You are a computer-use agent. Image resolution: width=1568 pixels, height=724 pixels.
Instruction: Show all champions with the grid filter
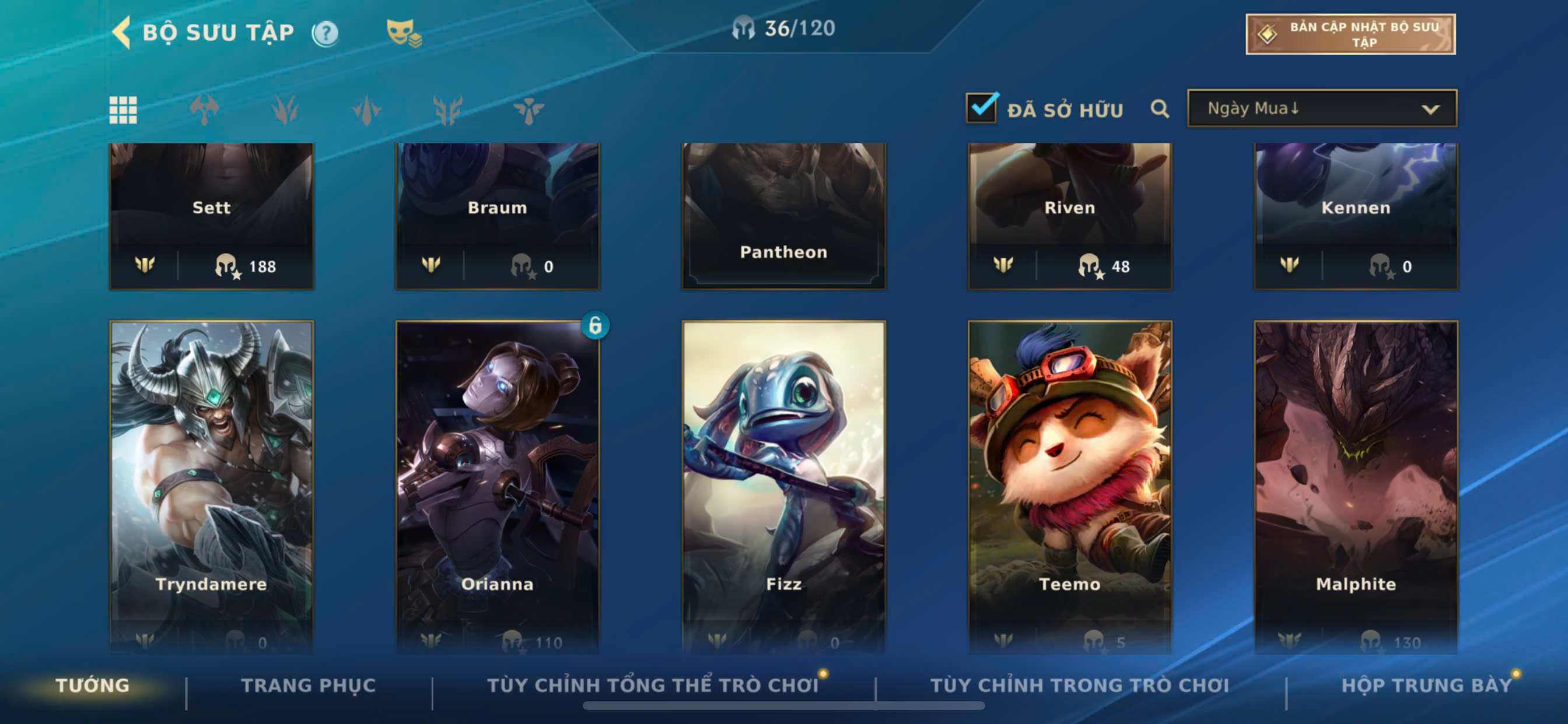(123, 110)
